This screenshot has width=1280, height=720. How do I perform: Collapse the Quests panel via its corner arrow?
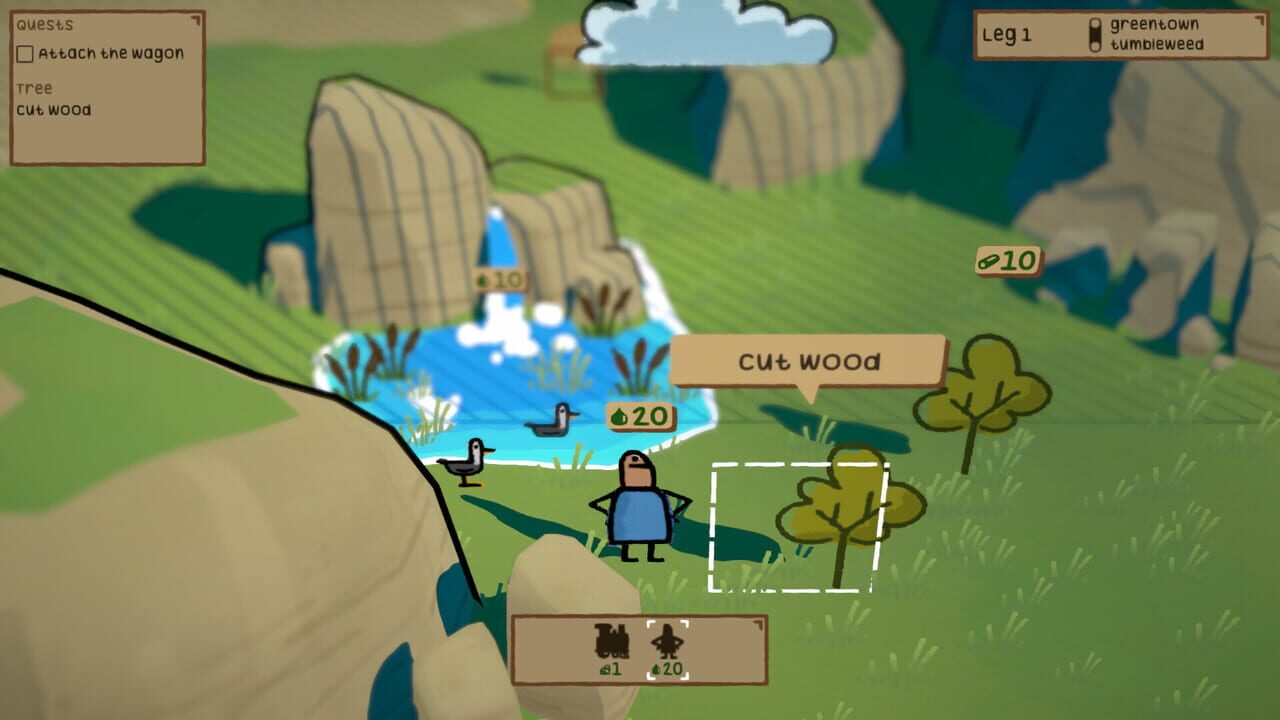pos(196,22)
